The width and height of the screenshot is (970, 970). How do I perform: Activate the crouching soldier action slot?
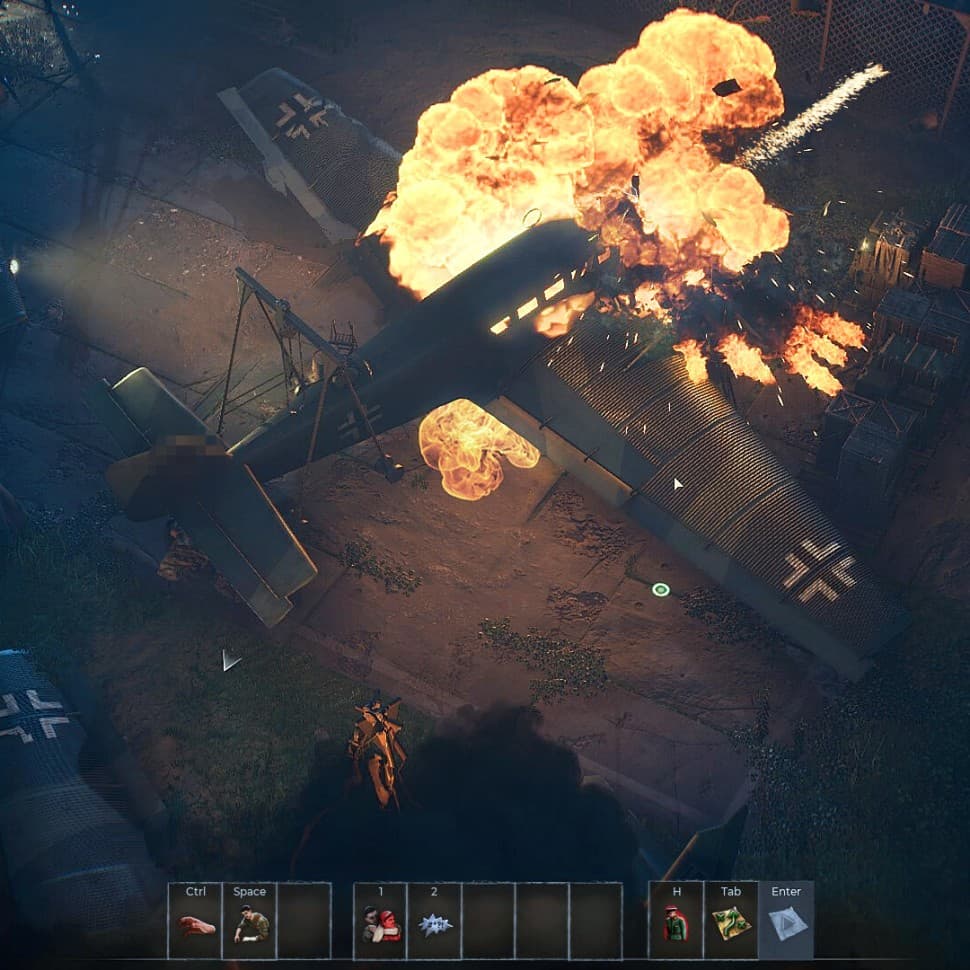[x=249, y=925]
